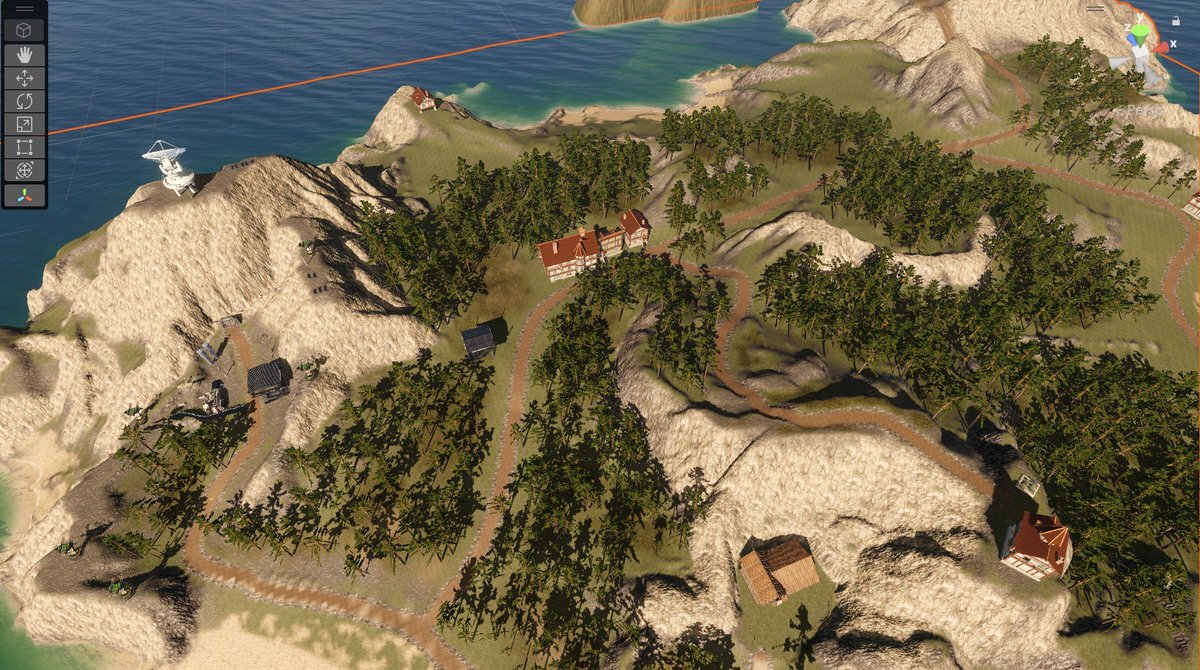
Task: Switch to the Rotate tool
Action: point(24,101)
